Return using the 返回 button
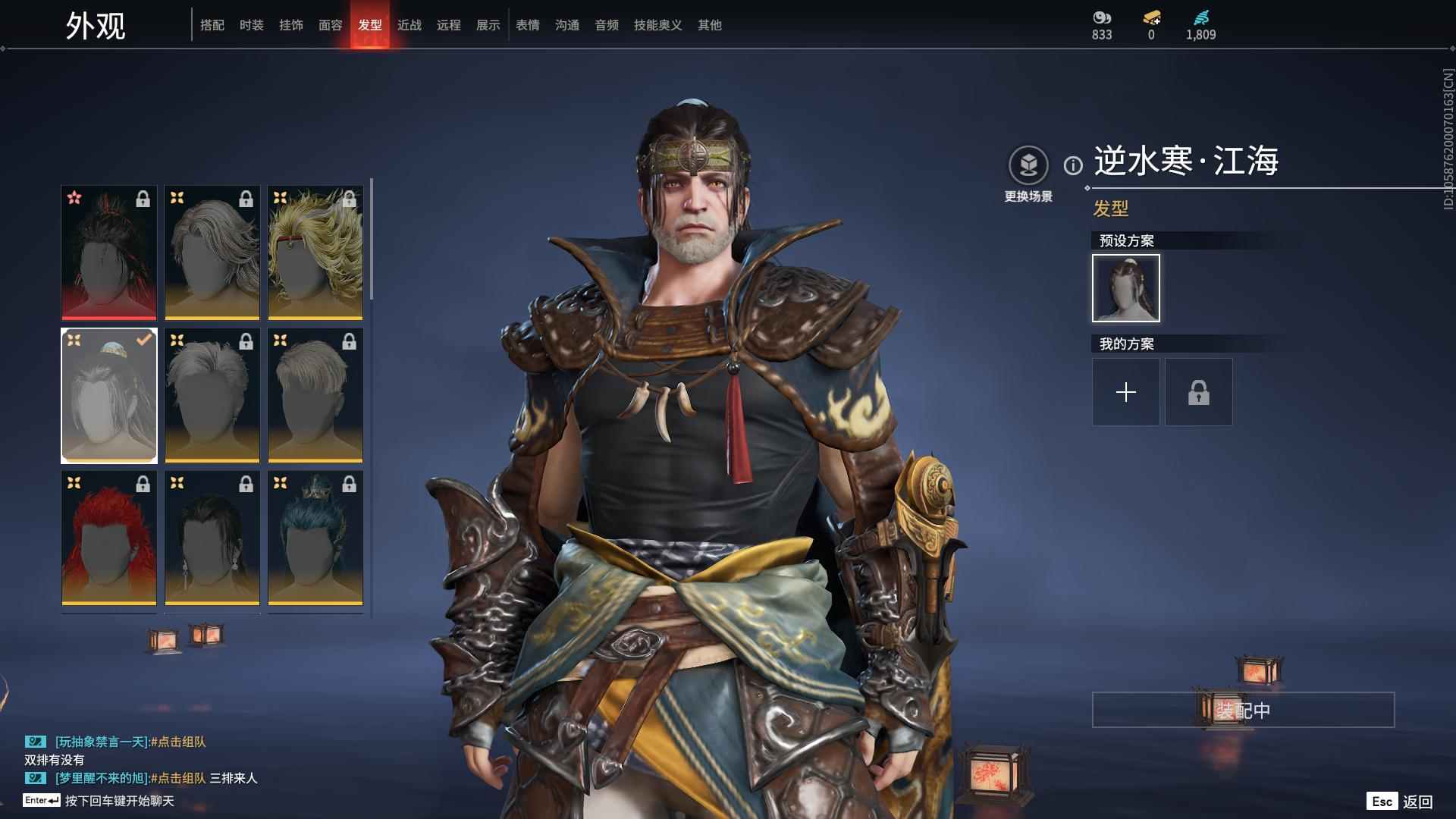The image size is (1456, 819). pyautogui.click(x=1401, y=802)
